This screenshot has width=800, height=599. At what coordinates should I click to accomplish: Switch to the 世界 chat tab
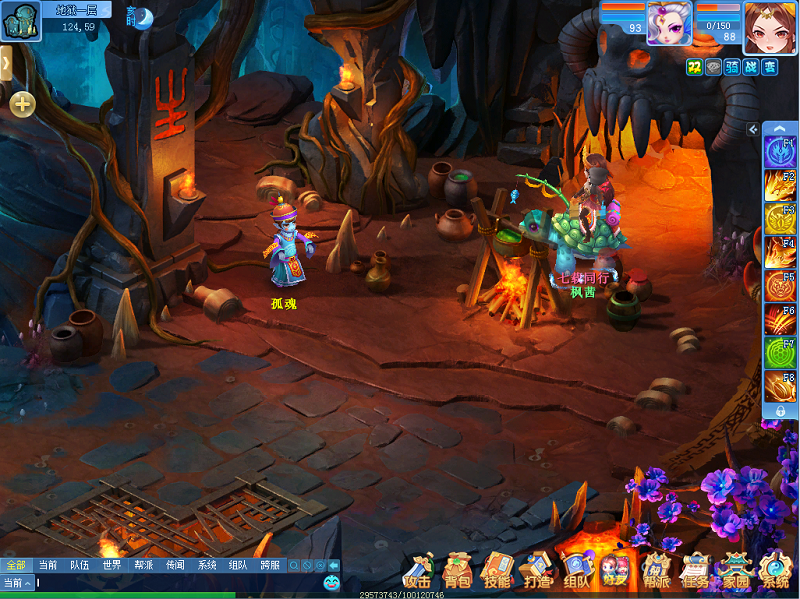coord(111,565)
